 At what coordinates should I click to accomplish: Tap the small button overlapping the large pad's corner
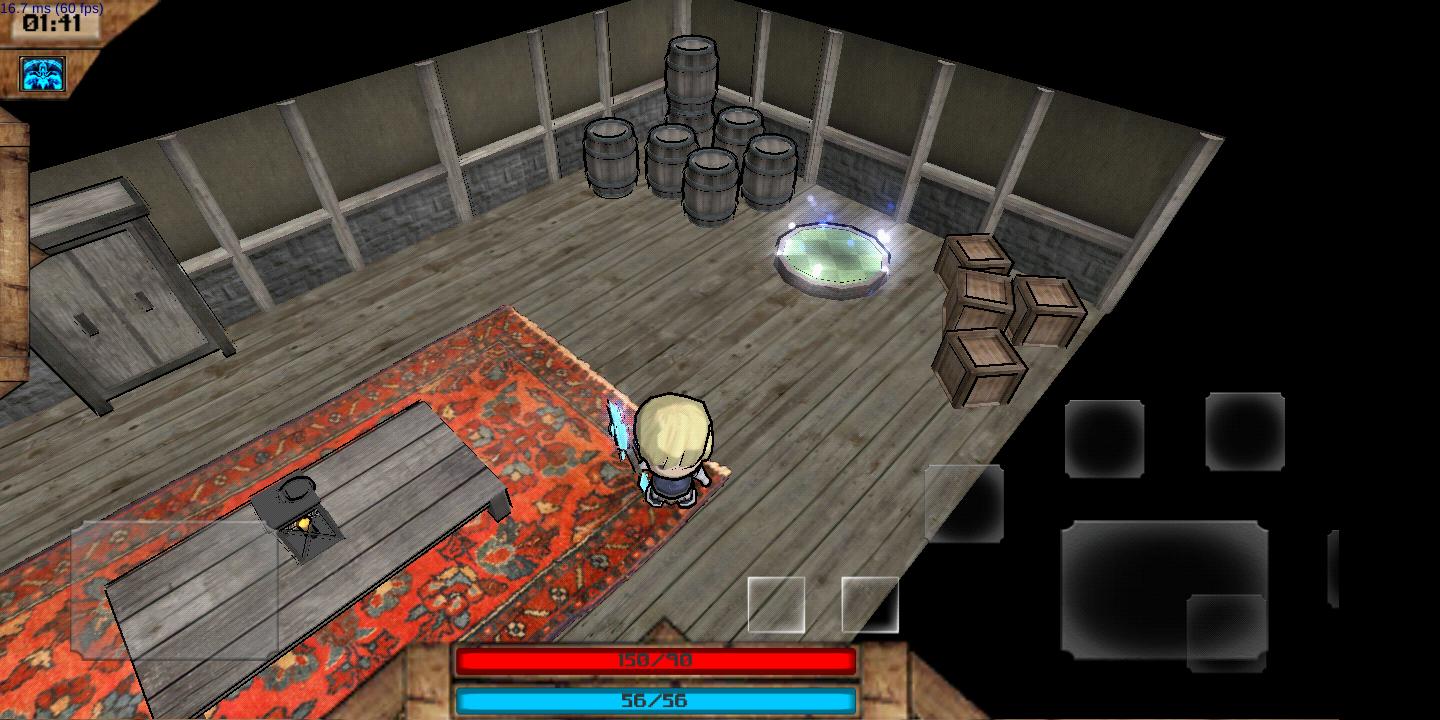coord(1227,632)
